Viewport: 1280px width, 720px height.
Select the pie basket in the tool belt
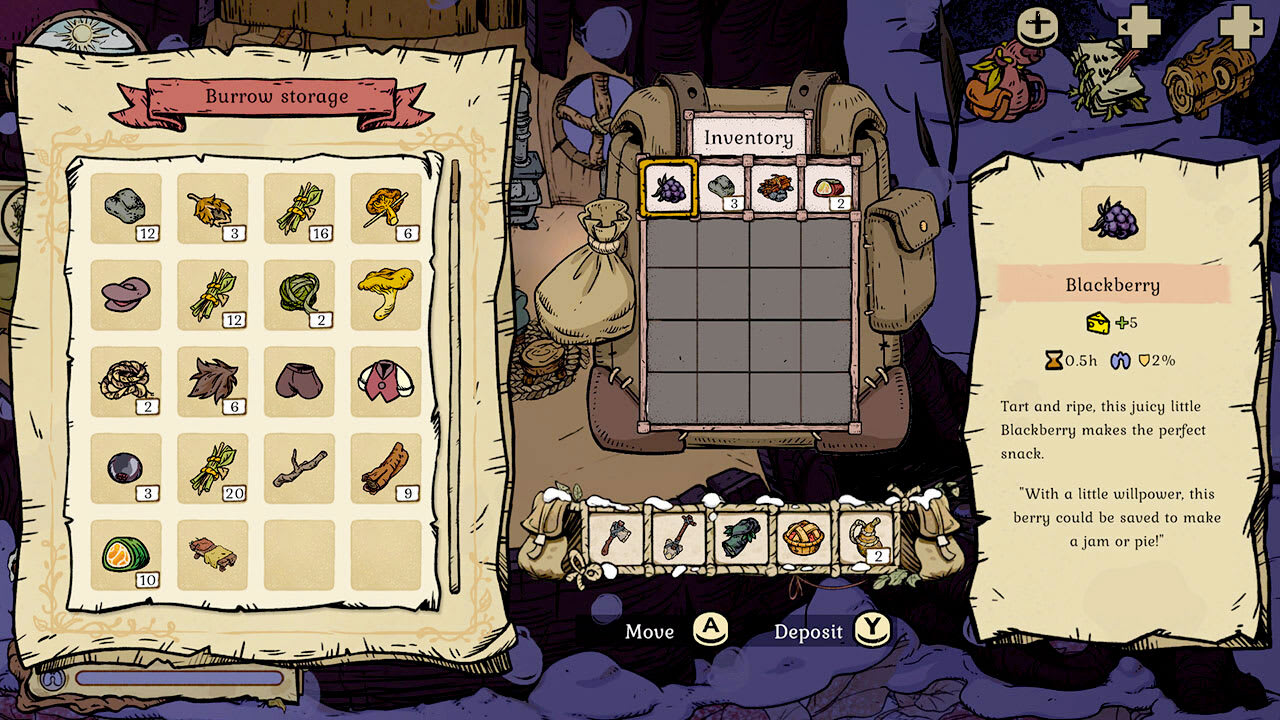pyautogui.click(x=802, y=537)
